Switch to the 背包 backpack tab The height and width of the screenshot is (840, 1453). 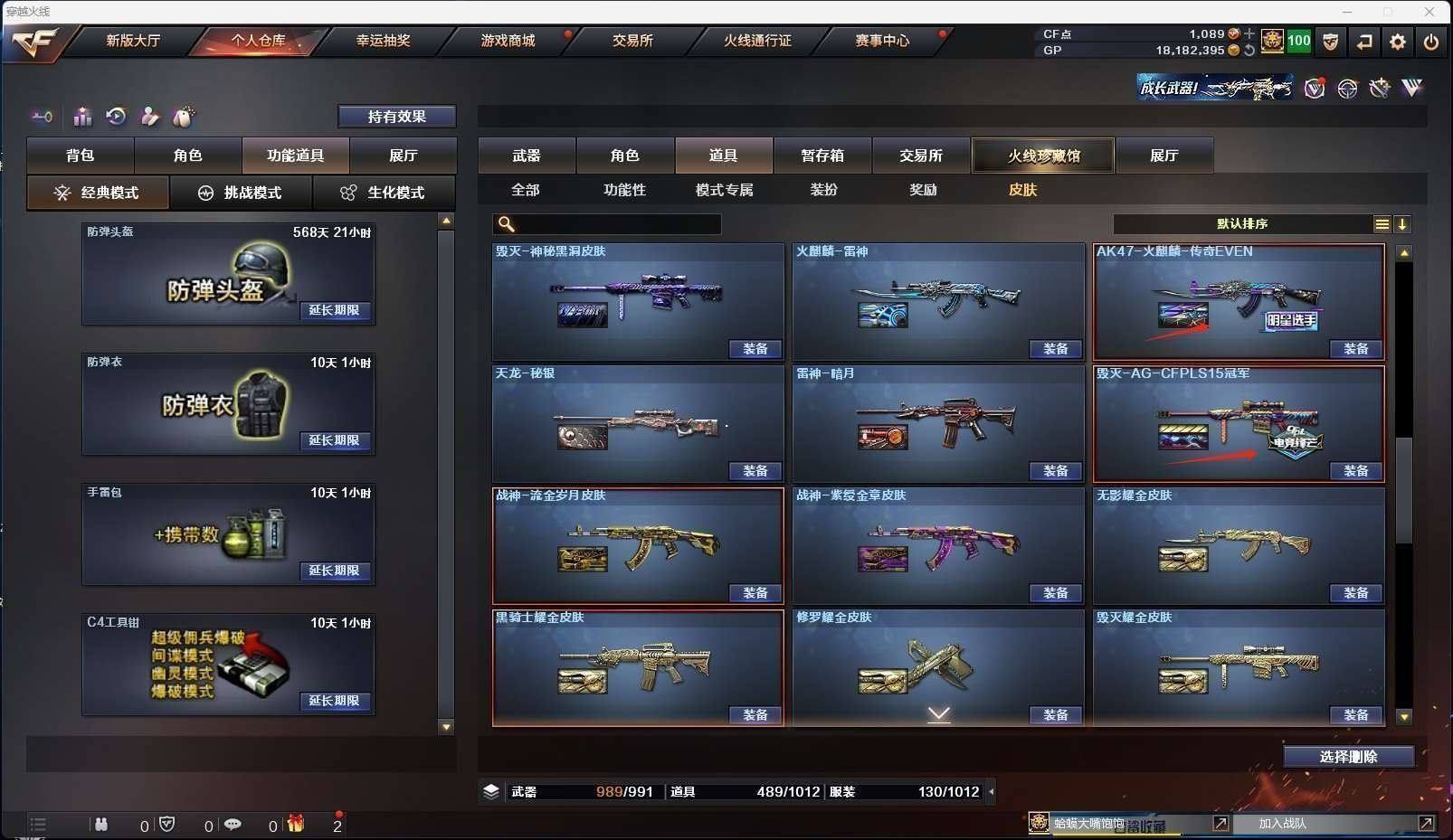point(81,156)
